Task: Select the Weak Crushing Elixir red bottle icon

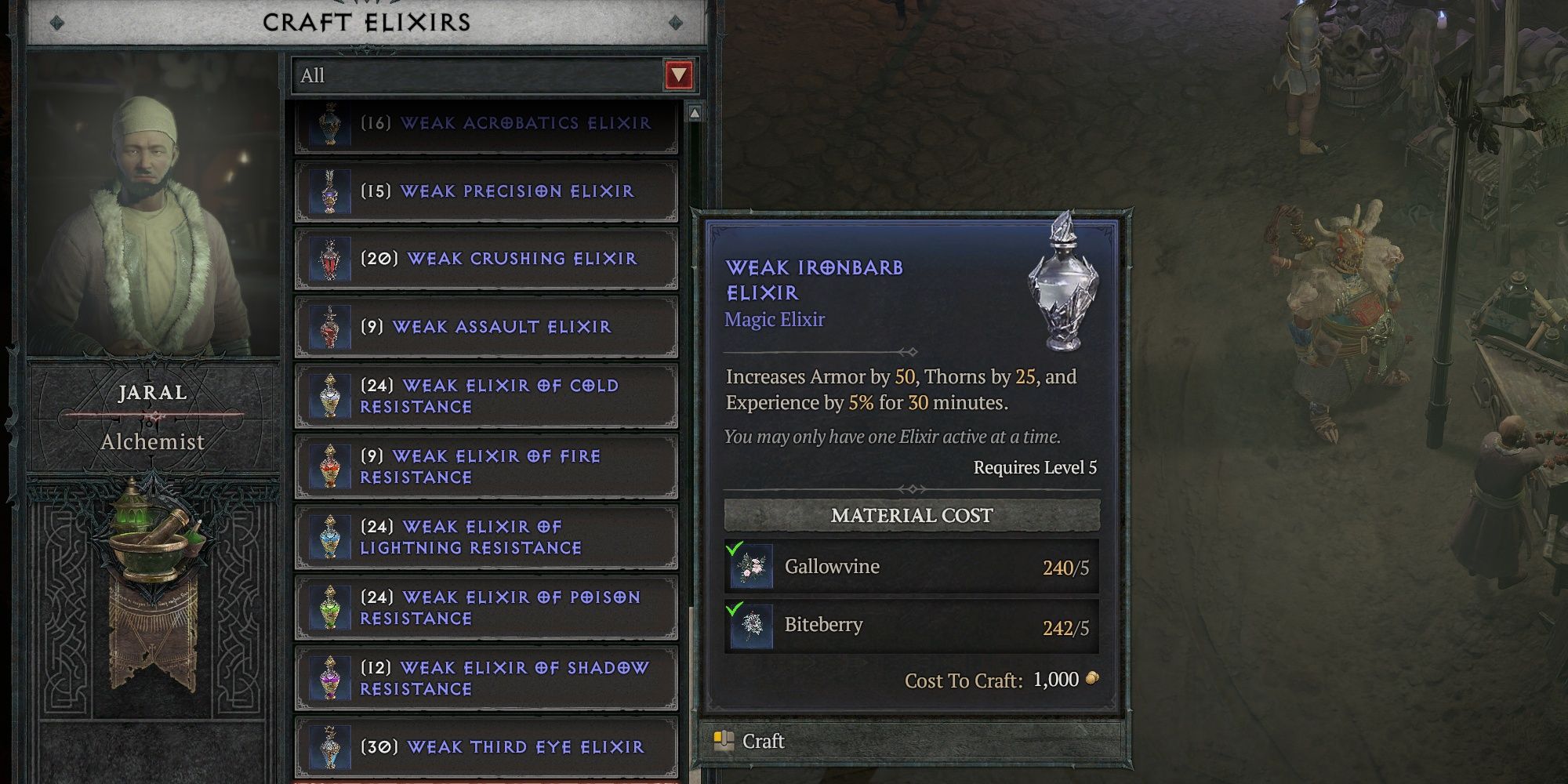Action: click(x=332, y=259)
